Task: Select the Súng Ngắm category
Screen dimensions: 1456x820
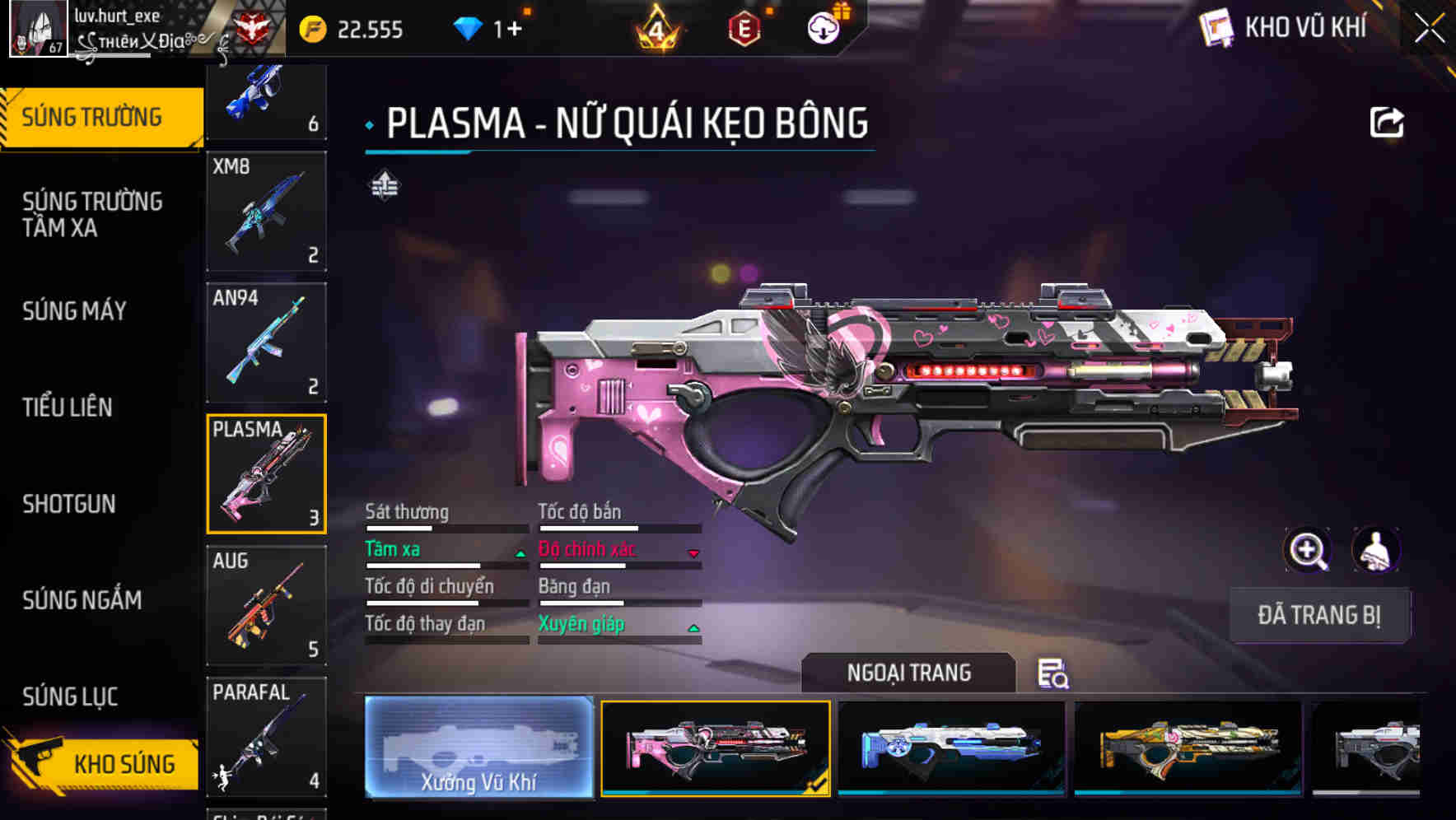Action: [82, 600]
